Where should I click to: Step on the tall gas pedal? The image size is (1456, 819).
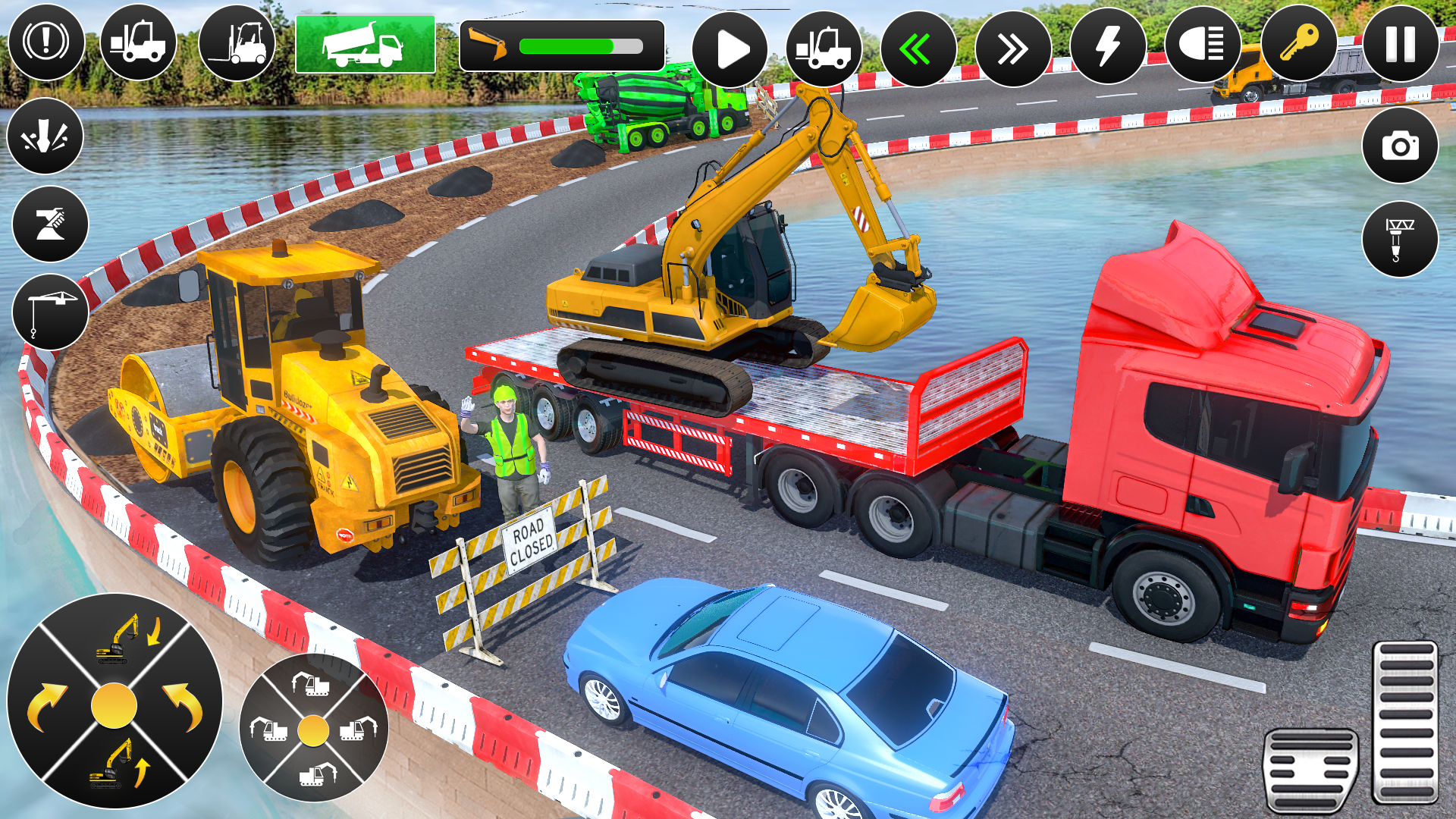1405,723
